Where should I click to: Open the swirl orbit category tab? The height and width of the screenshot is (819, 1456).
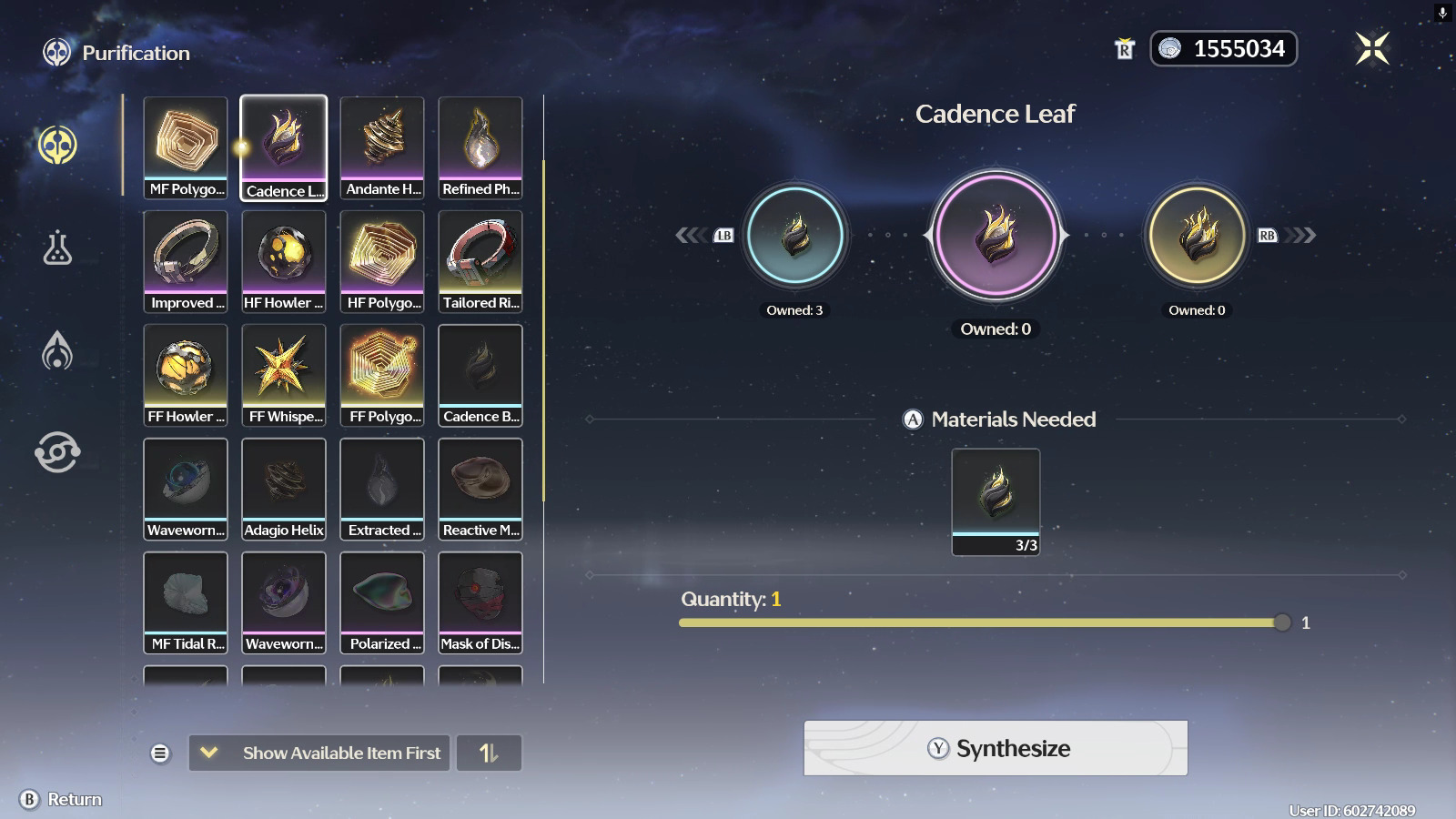57,452
